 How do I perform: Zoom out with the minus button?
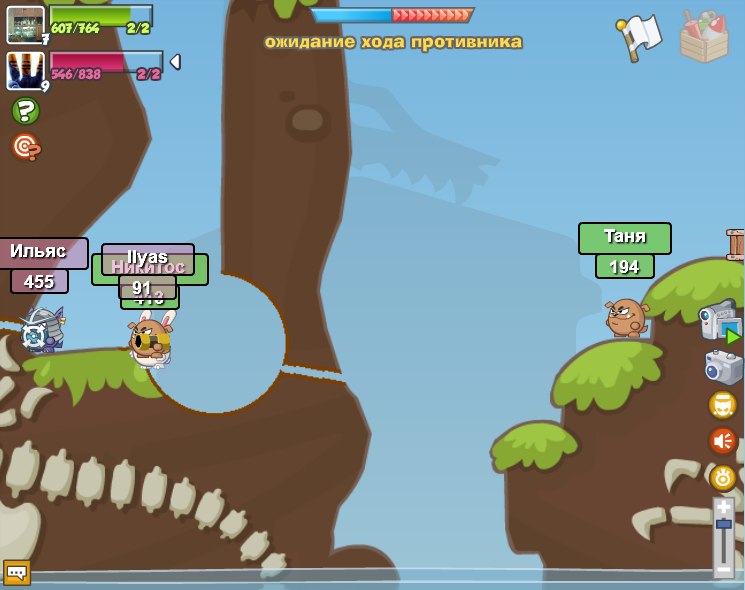point(724,569)
